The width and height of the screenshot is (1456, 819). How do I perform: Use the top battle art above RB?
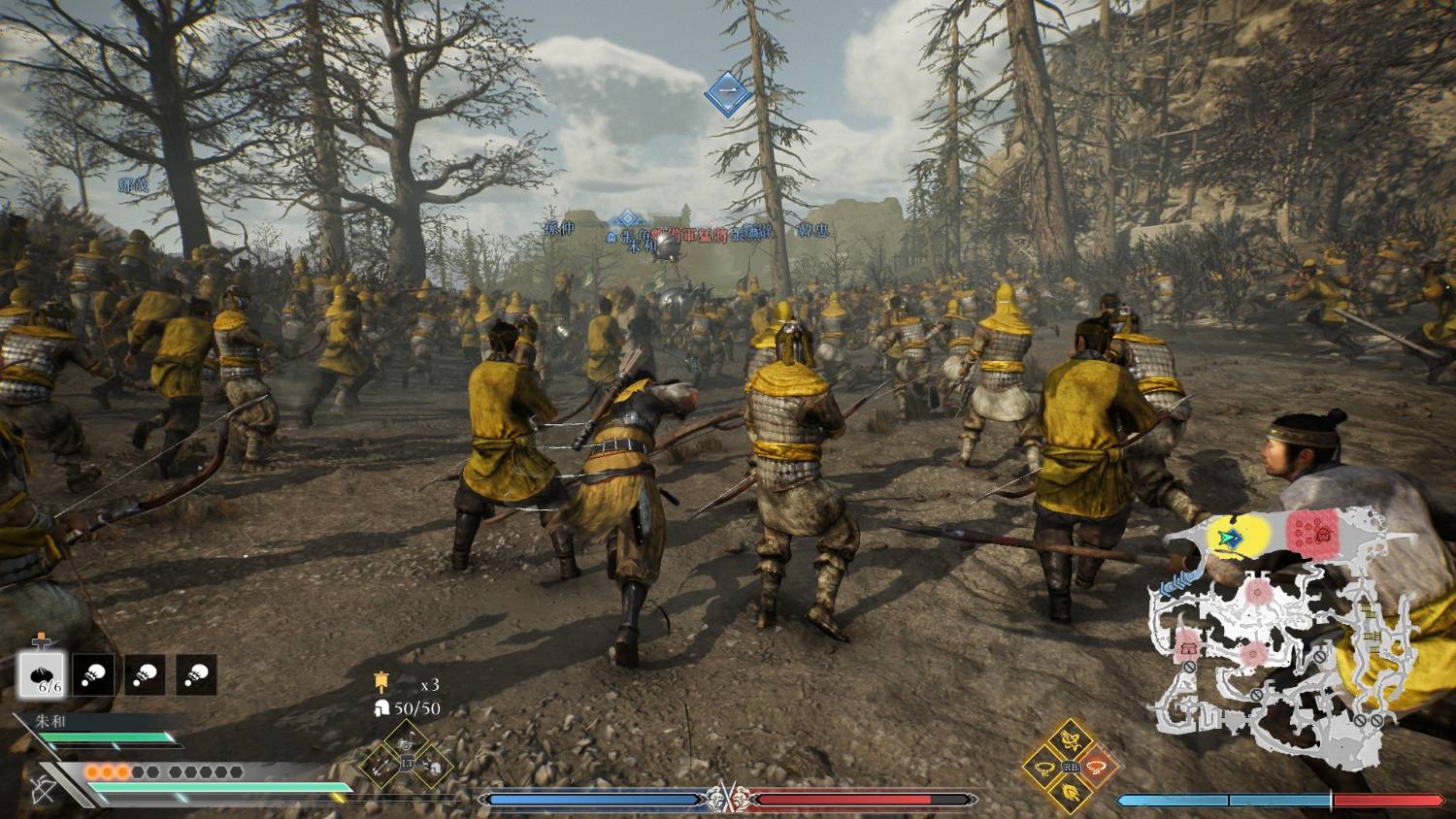(1071, 740)
